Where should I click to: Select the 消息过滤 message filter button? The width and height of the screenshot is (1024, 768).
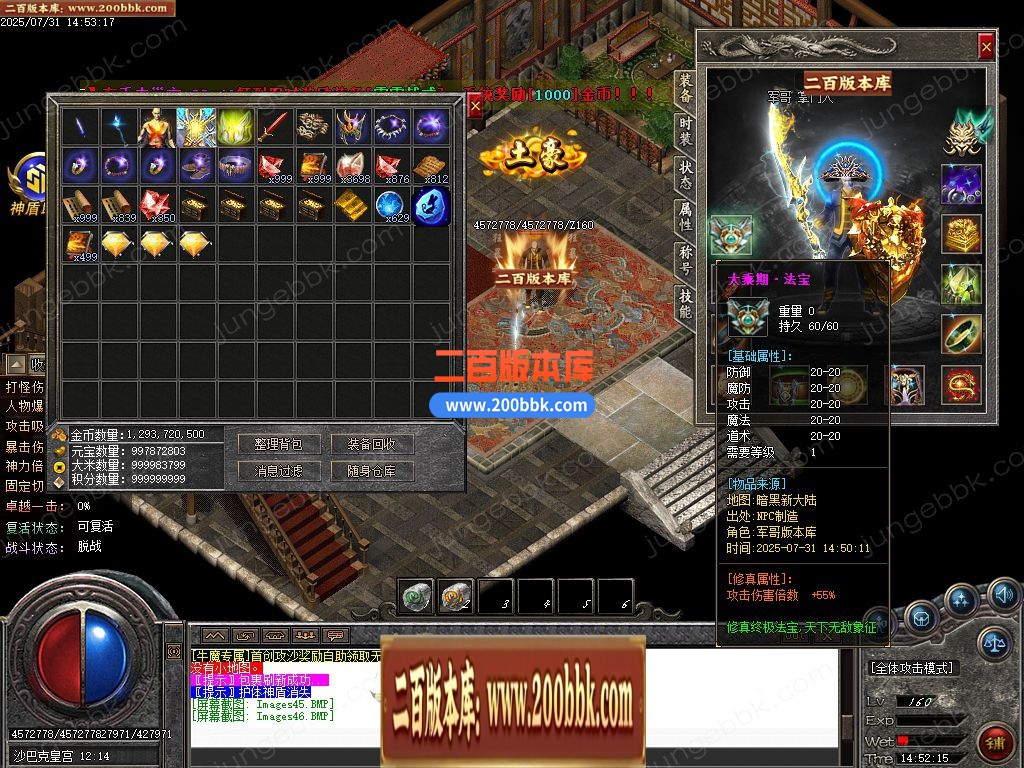(x=278, y=470)
